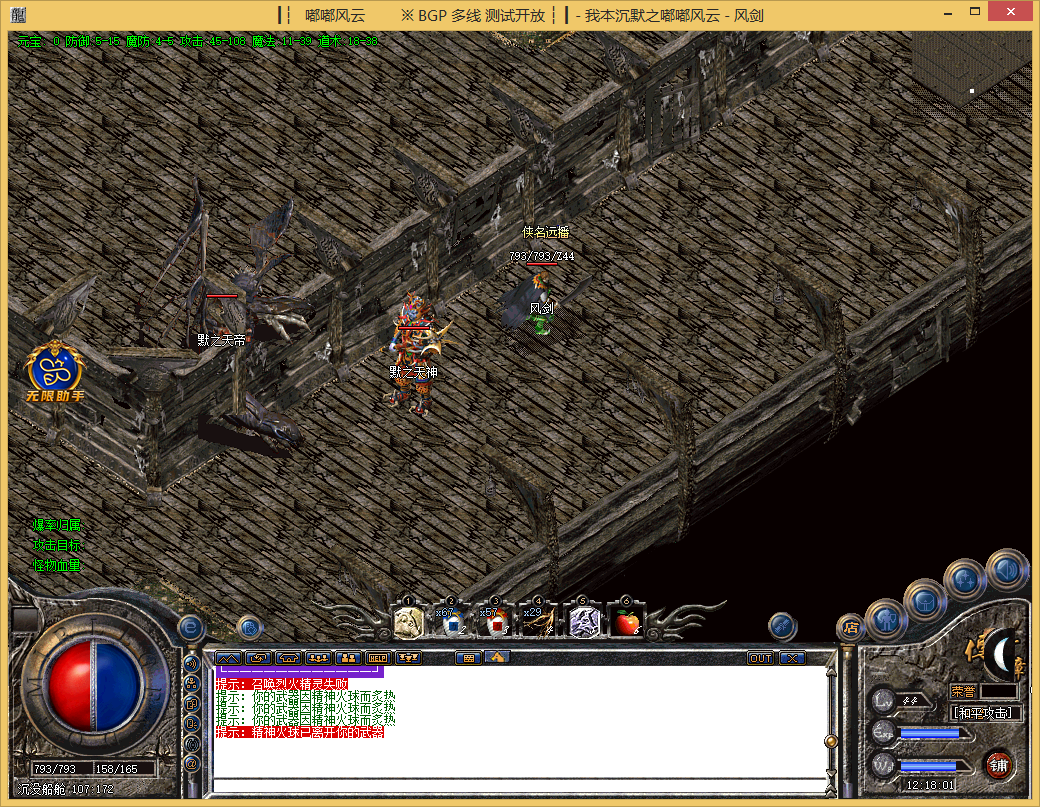
Task: Open the skills panel with sparkle icon
Action: tap(966, 578)
